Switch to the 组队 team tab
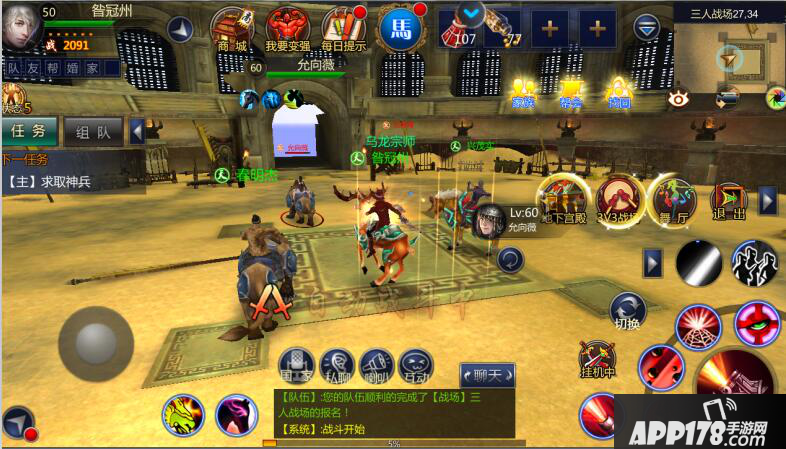The image size is (786, 449). [93, 131]
